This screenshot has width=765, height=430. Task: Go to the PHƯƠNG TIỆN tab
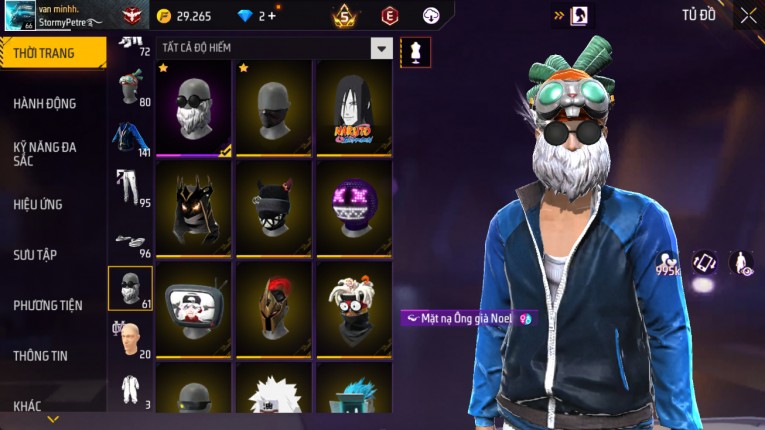tap(48, 305)
